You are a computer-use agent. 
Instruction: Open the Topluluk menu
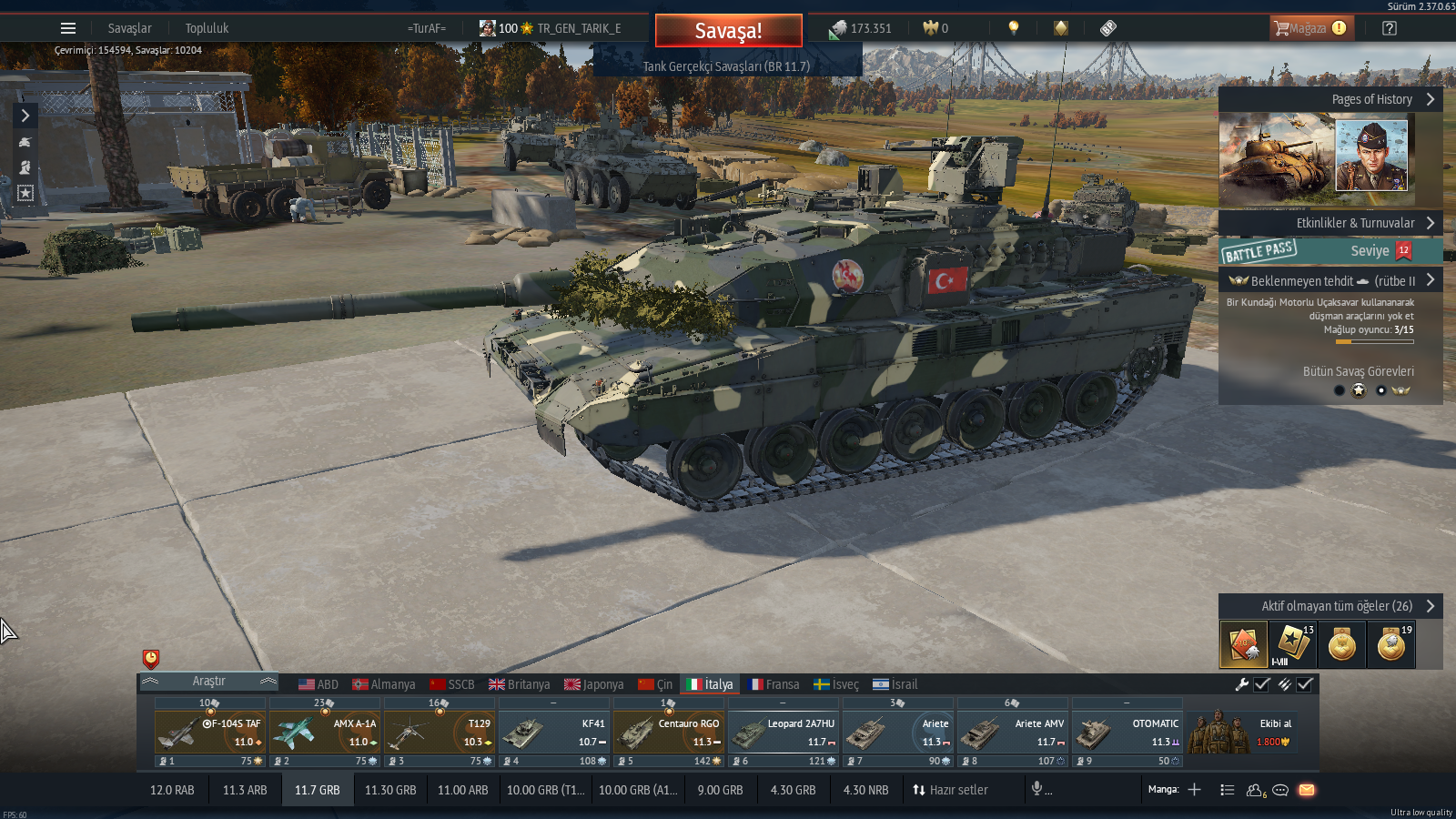click(207, 28)
